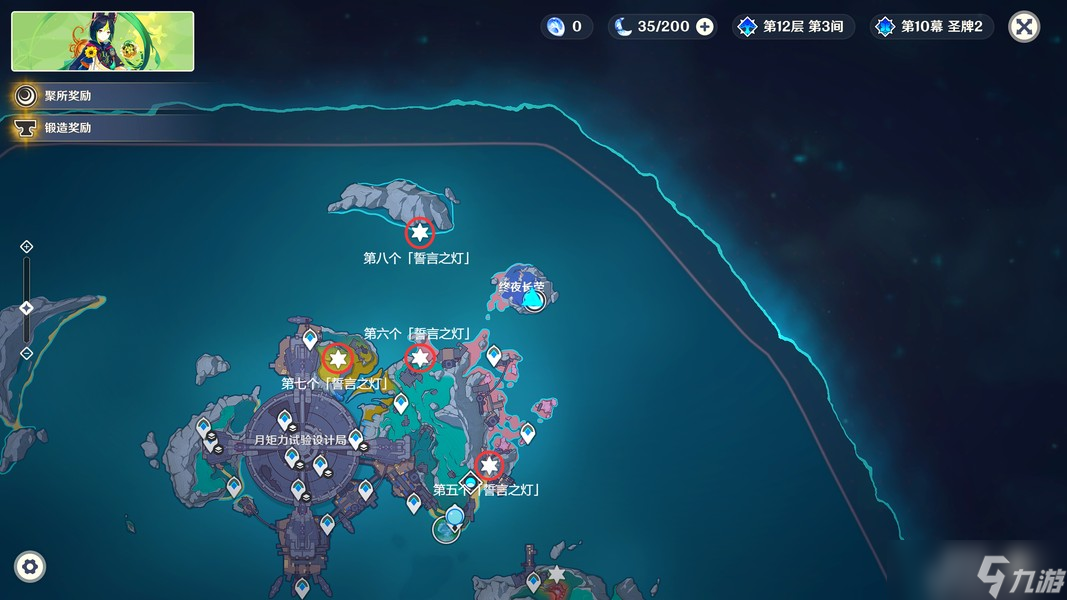
Task: Add more moon currency with plus button
Action: [x=705, y=27]
